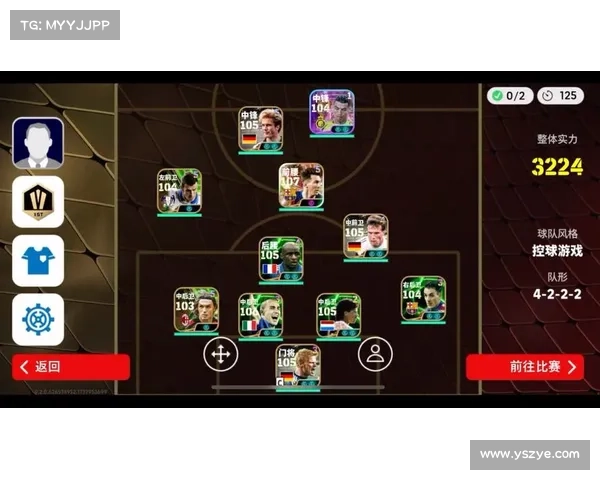Tap the round person silhouette icon

pyautogui.click(x=375, y=353)
